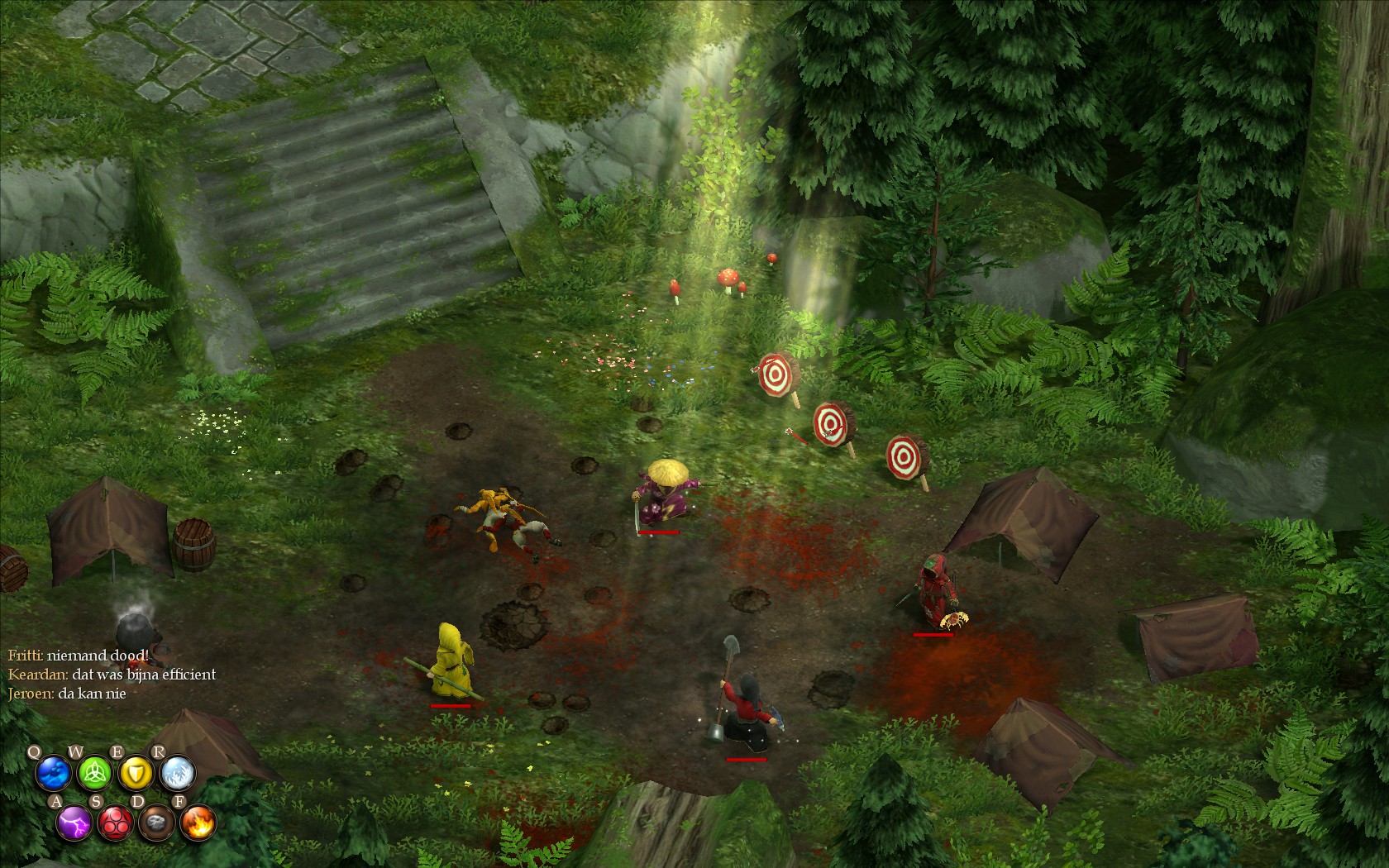The height and width of the screenshot is (868, 1389).
Task: Activate the orange Fire element orb
Action: coord(198,823)
